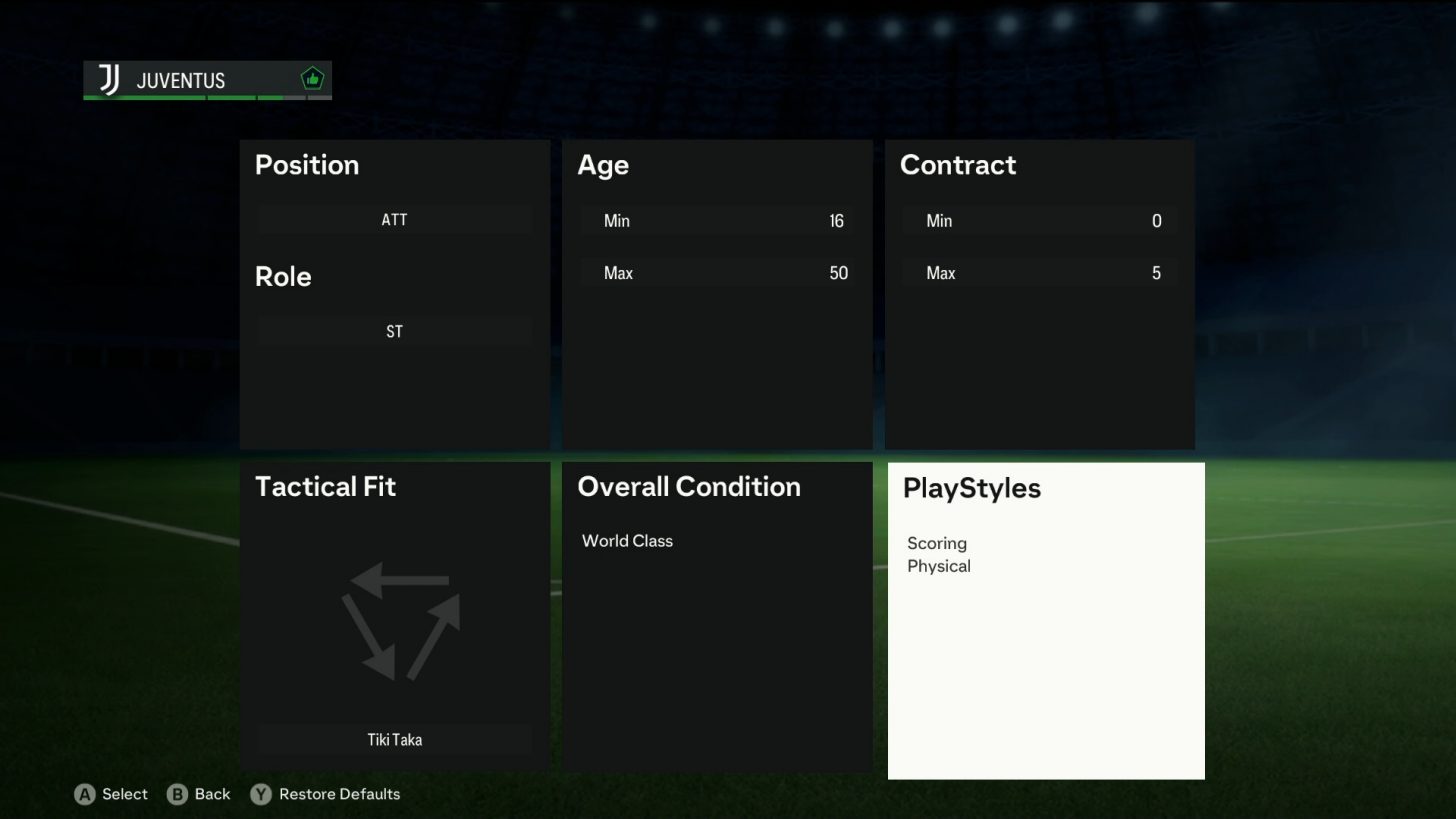Click the Contract Max value field
The width and height of the screenshot is (1456, 819).
pos(1040,272)
